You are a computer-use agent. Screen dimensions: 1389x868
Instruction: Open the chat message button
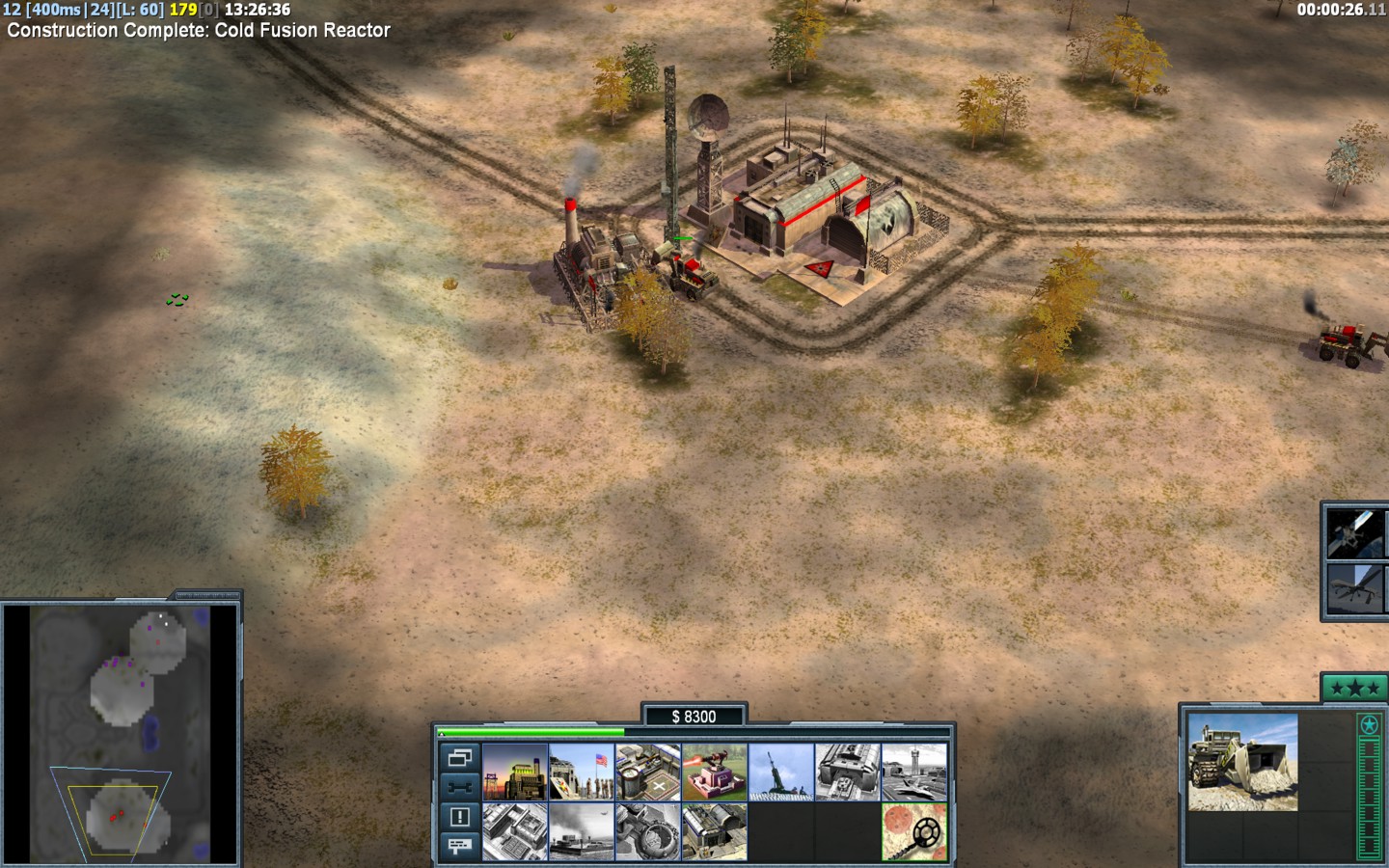click(459, 846)
